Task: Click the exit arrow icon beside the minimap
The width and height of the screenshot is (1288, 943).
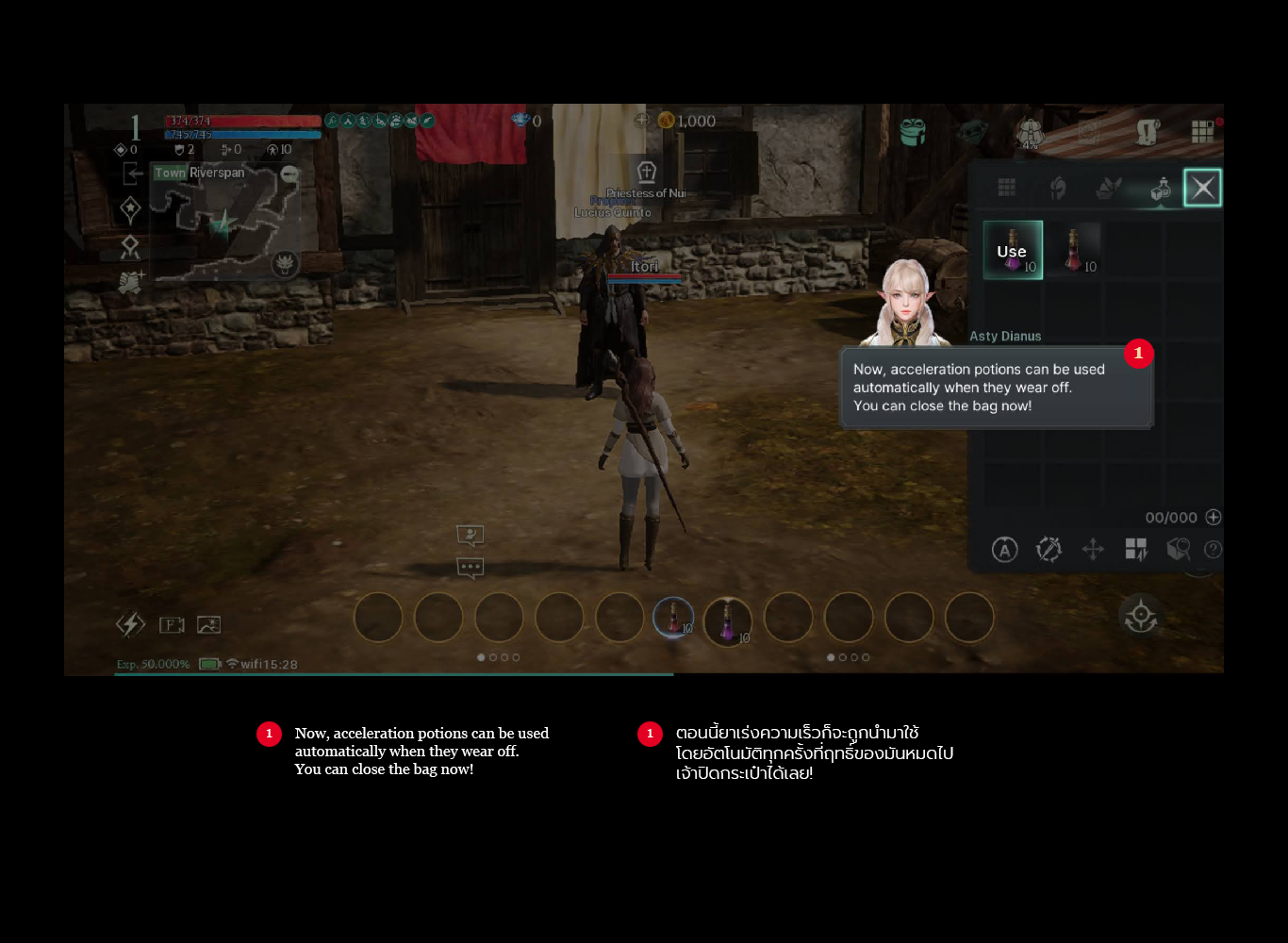Action: pos(133,174)
